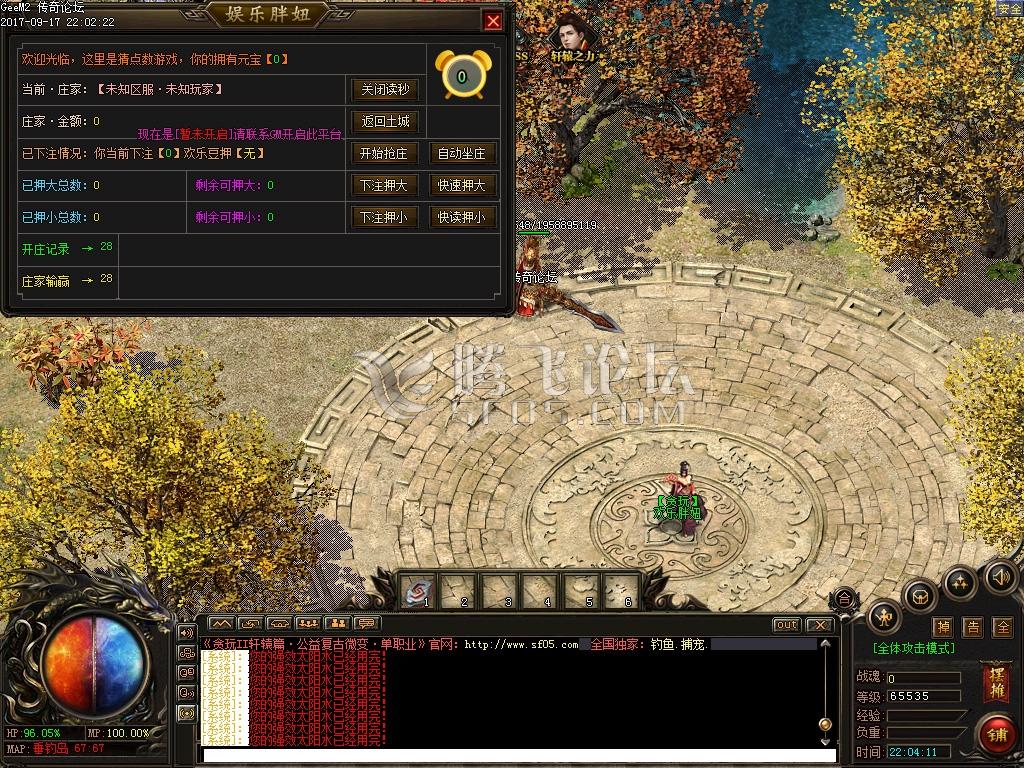Open the character equipment icon
Image resolution: width=1024 pixels, height=768 pixels.
point(884,618)
